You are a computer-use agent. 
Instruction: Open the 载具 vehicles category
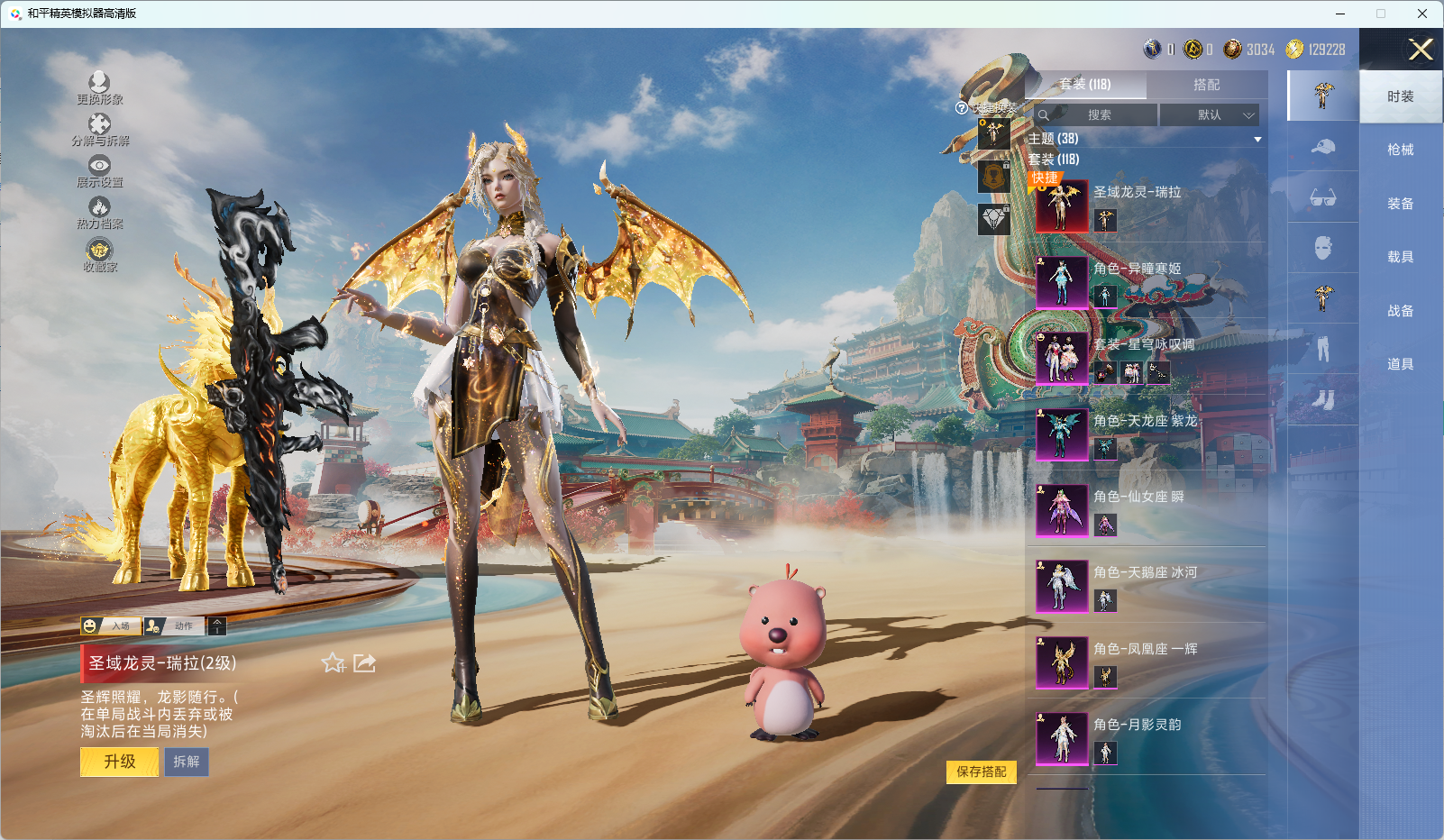[1400, 257]
